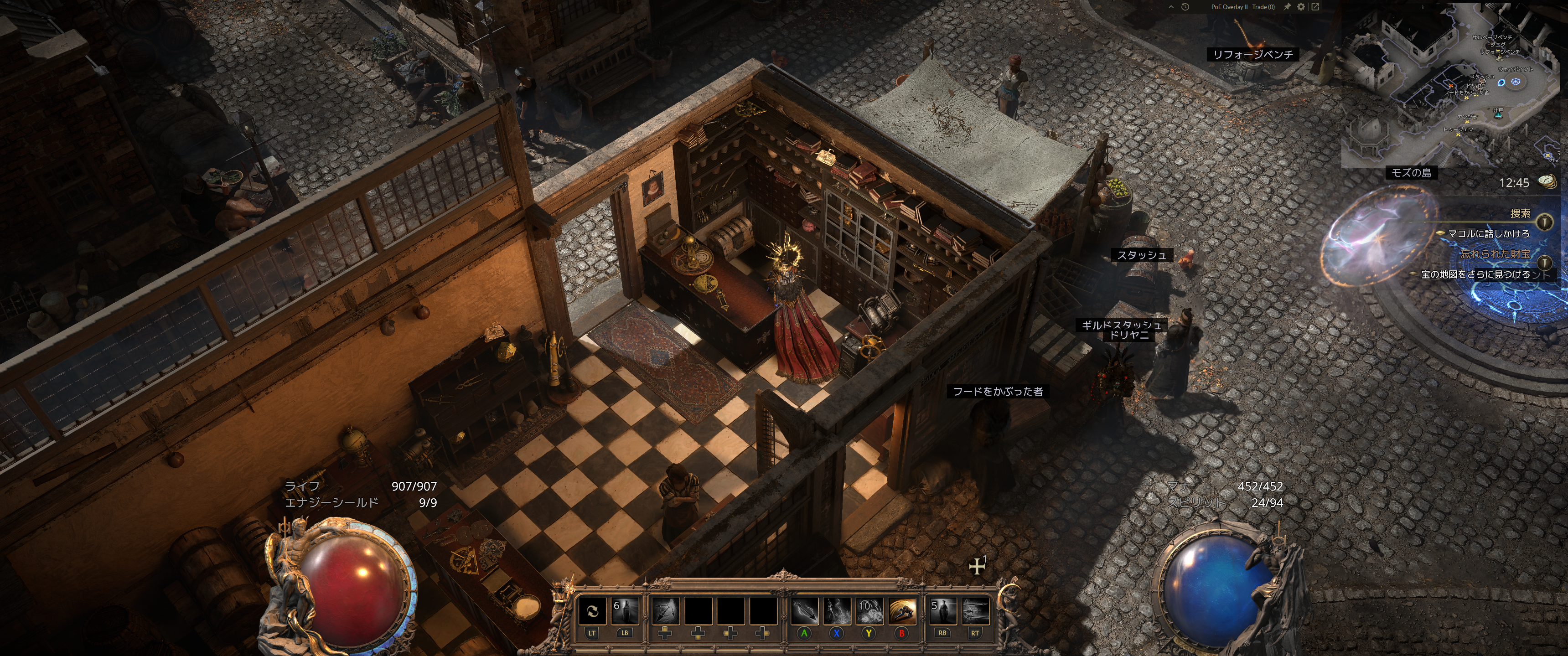Screen dimensions: 1568x656
Task: Select the triple arrowhead skill slot
Action: click(665, 611)
